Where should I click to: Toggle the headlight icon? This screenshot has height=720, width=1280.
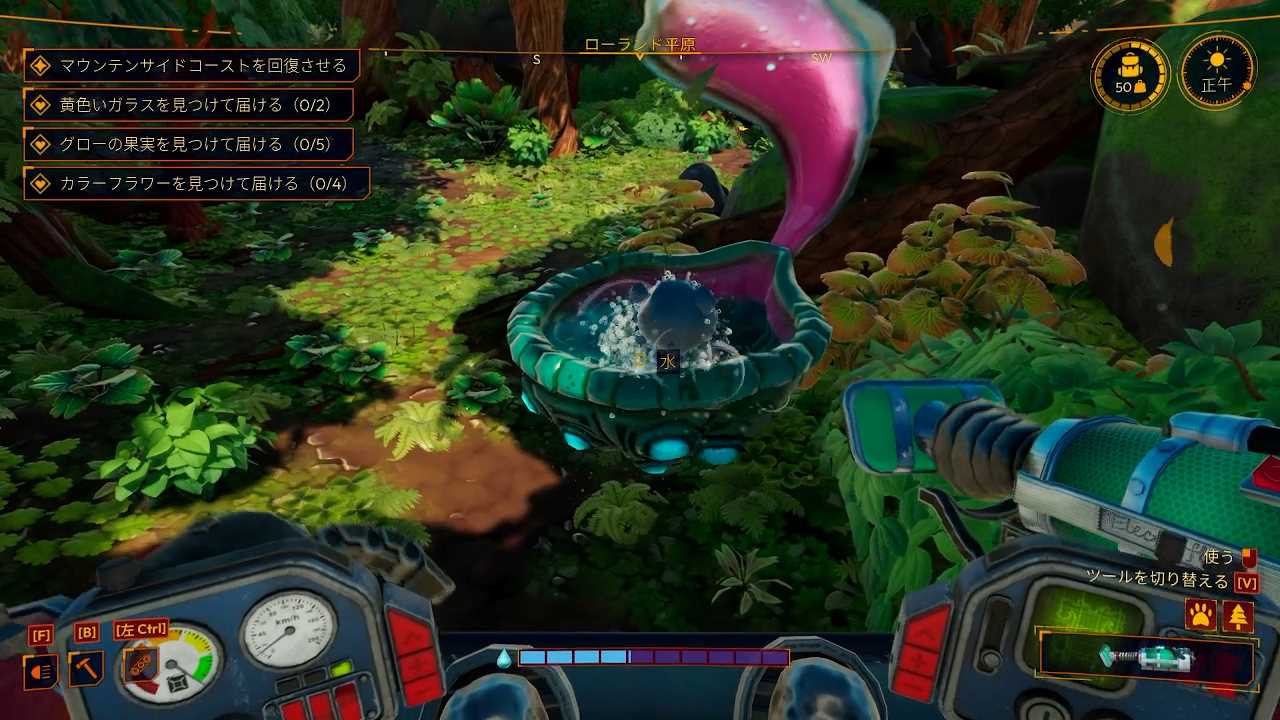pos(41,671)
